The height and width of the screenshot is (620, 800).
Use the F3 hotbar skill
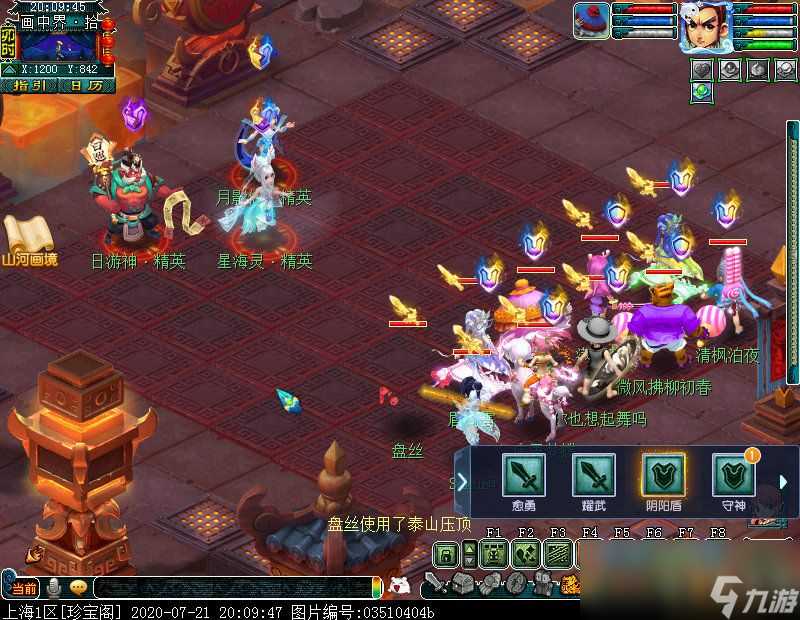(x=558, y=553)
